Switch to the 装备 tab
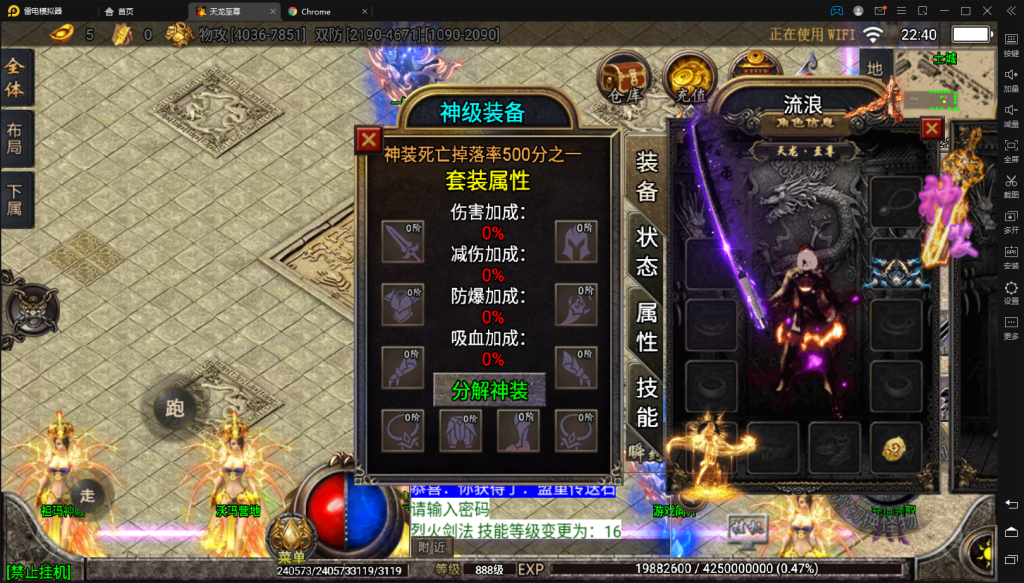1024x583 pixels. (x=647, y=176)
